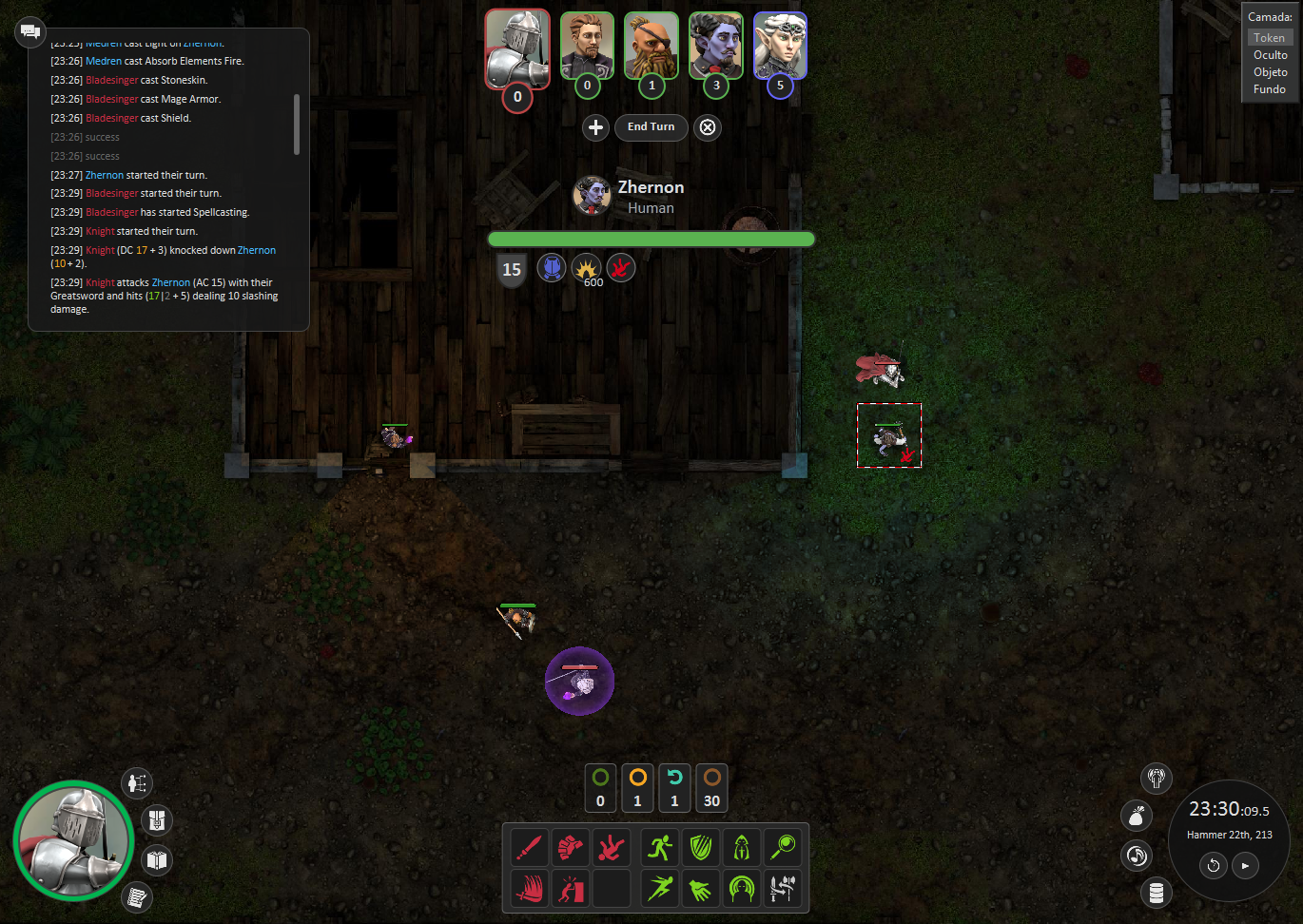Open the music note audio button
The width and height of the screenshot is (1303, 924).
pyautogui.click(x=1137, y=856)
